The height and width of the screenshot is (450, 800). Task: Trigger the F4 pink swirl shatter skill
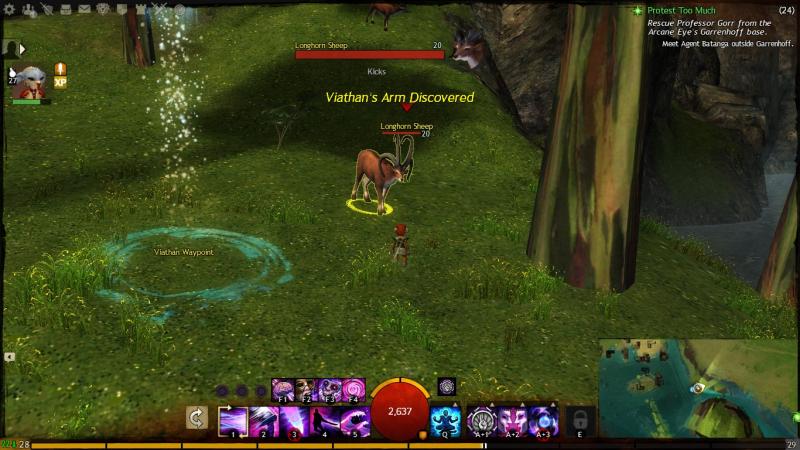click(354, 389)
